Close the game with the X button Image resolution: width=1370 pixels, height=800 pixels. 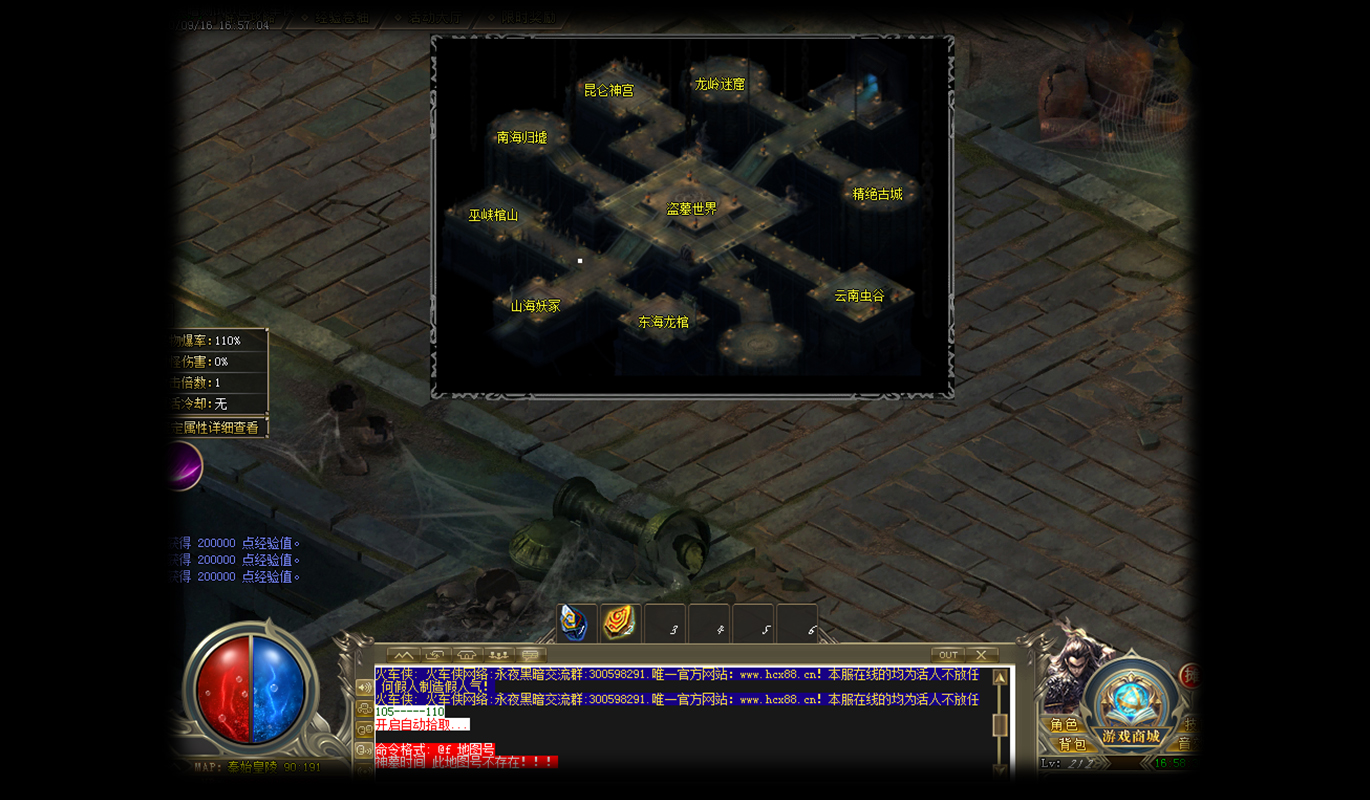(981, 655)
